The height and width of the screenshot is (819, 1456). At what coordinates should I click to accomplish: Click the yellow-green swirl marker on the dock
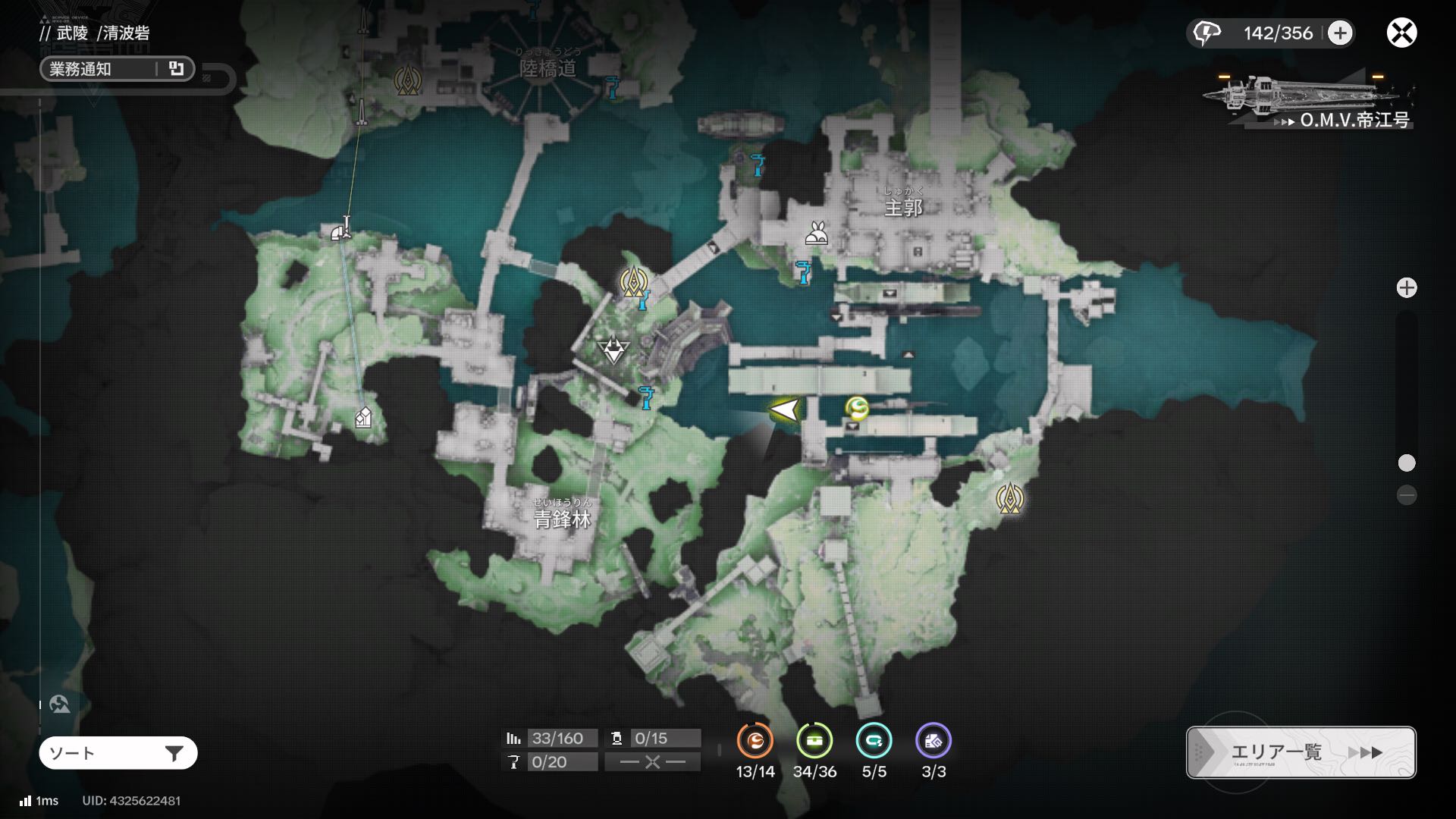pos(858,409)
